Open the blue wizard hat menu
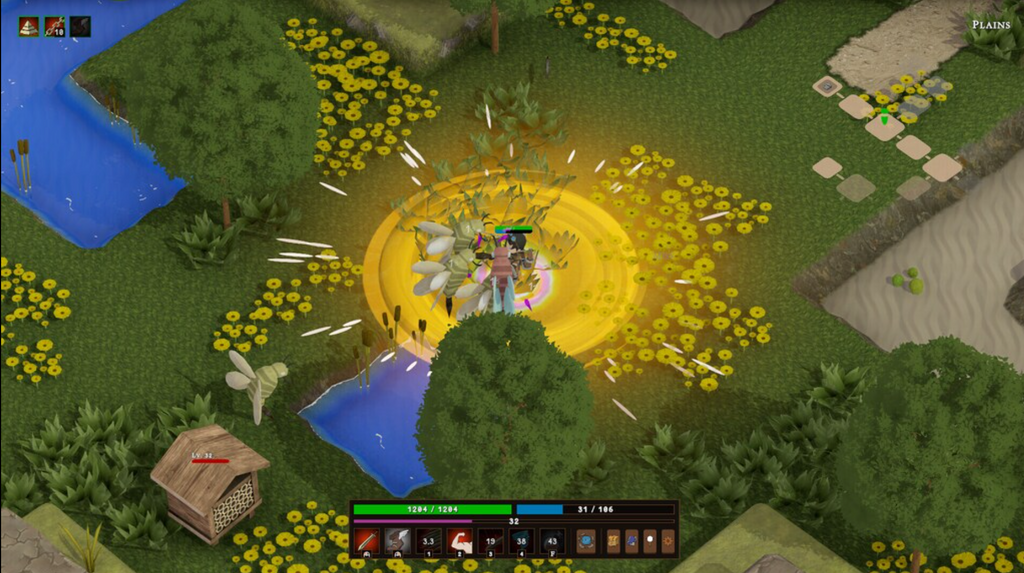This screenshot has height=573, width=1024. click(632, 541)
